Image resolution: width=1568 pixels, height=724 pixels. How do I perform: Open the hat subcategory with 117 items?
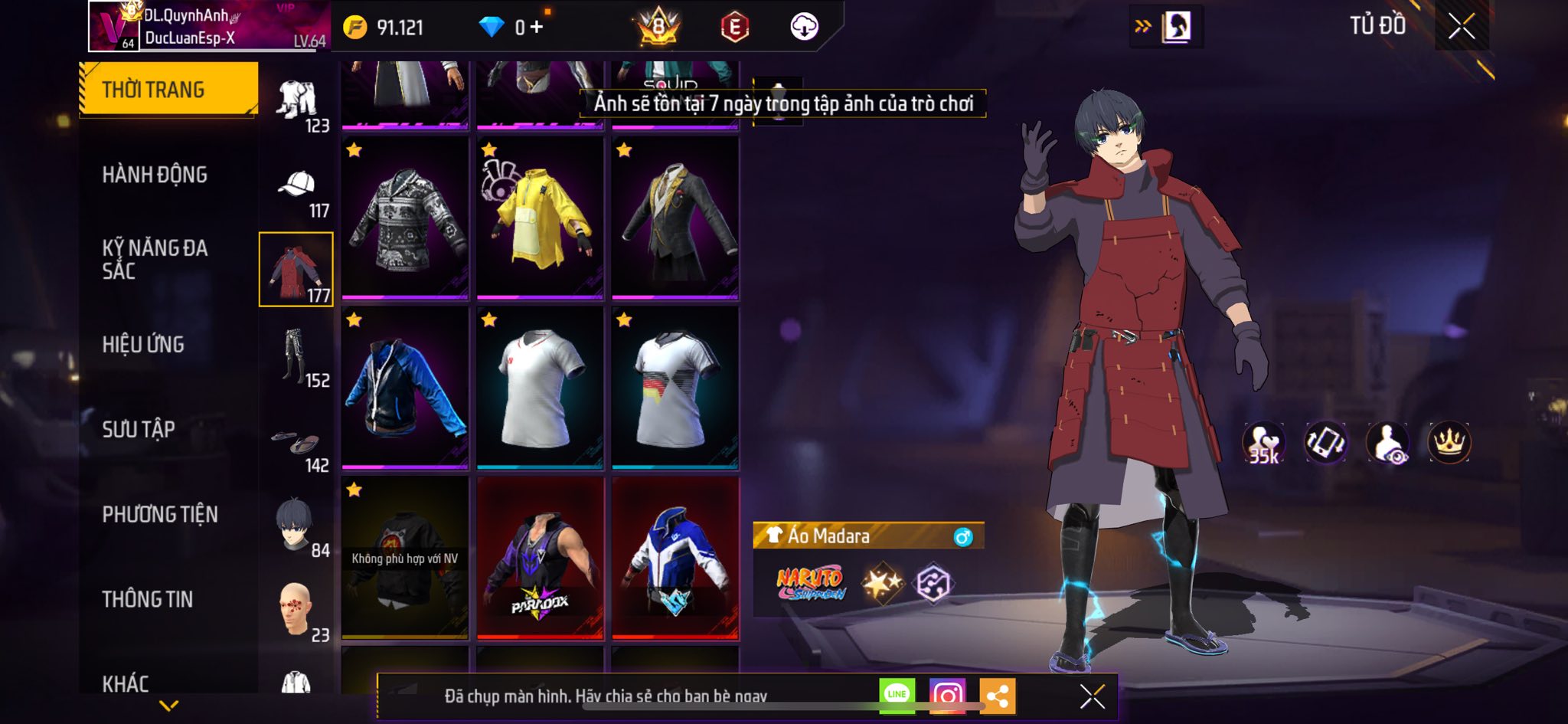point(297,192)
